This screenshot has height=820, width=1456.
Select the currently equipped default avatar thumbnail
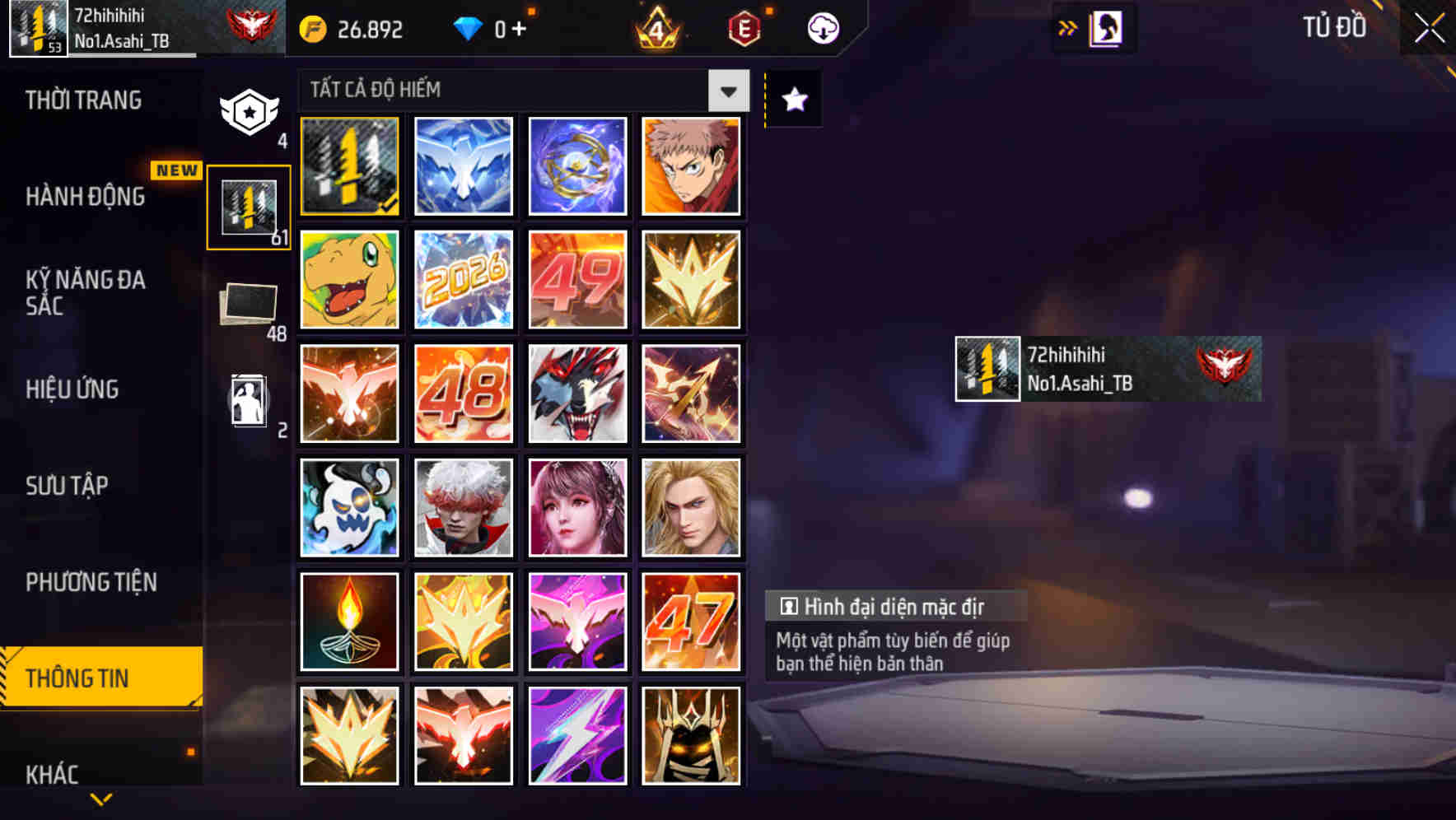(348, 166)
